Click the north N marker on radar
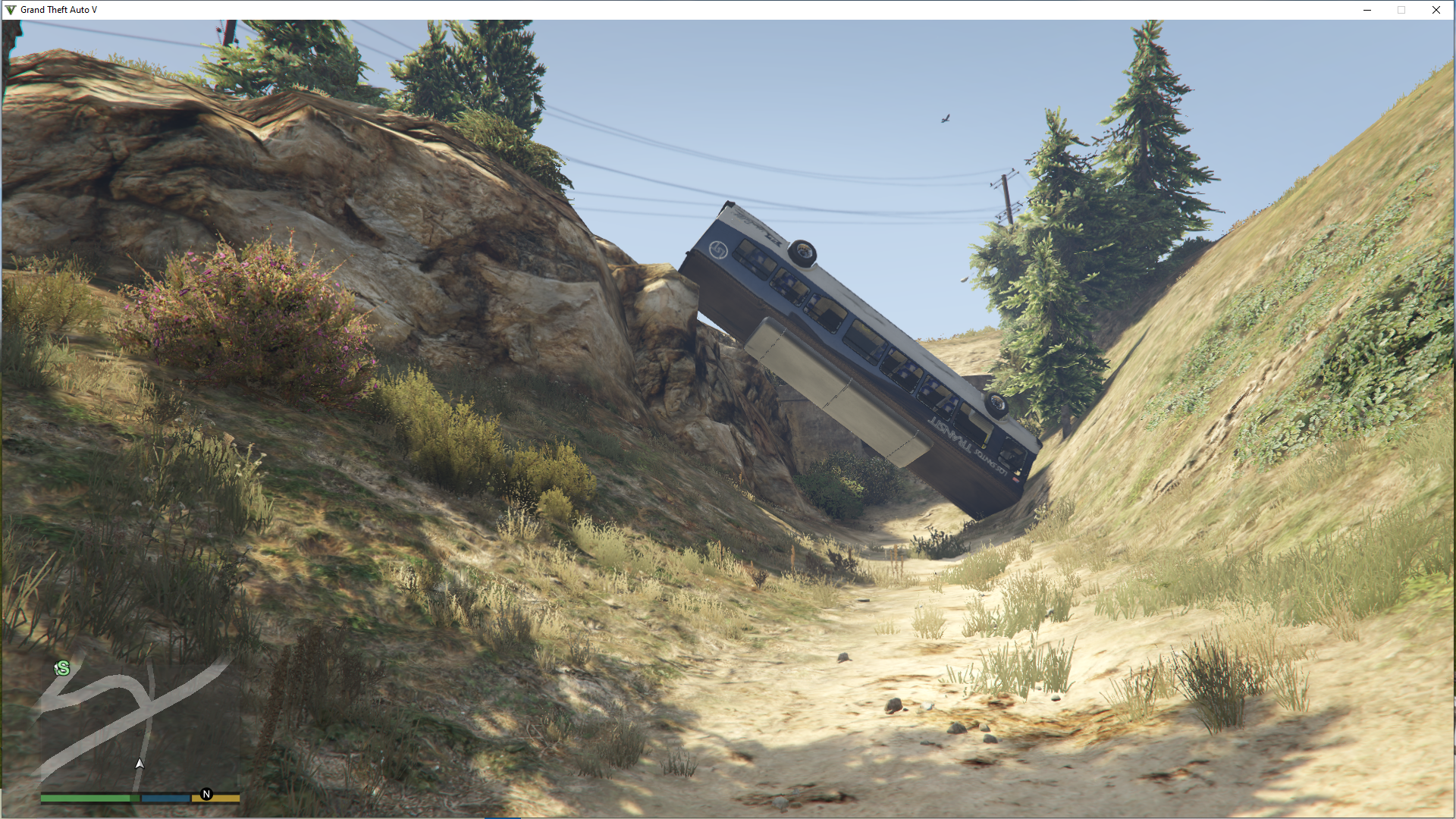The height and width of the screenshot is (819, 1456). click(206, 794)
